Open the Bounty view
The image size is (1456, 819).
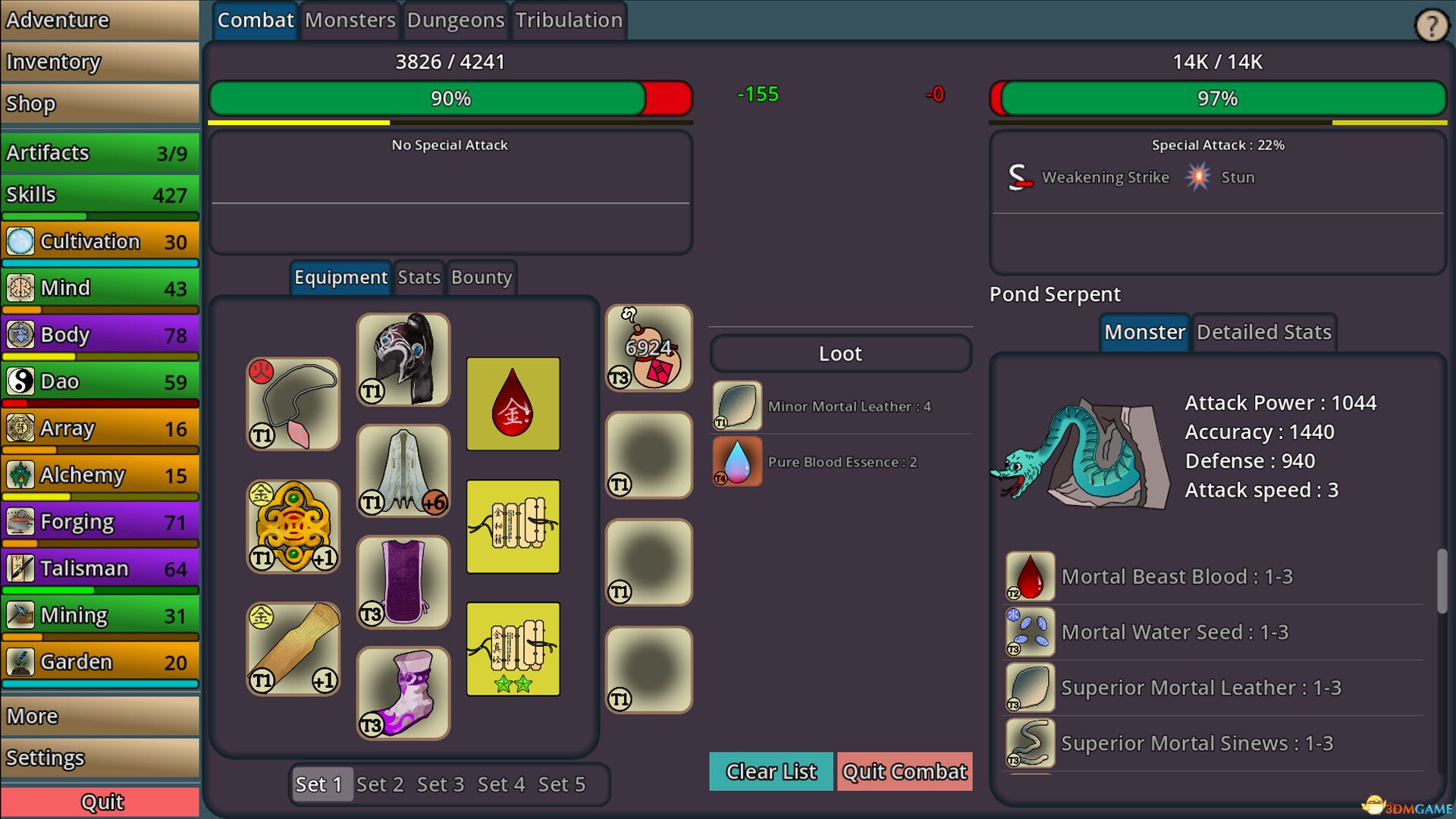click(481, 278)
